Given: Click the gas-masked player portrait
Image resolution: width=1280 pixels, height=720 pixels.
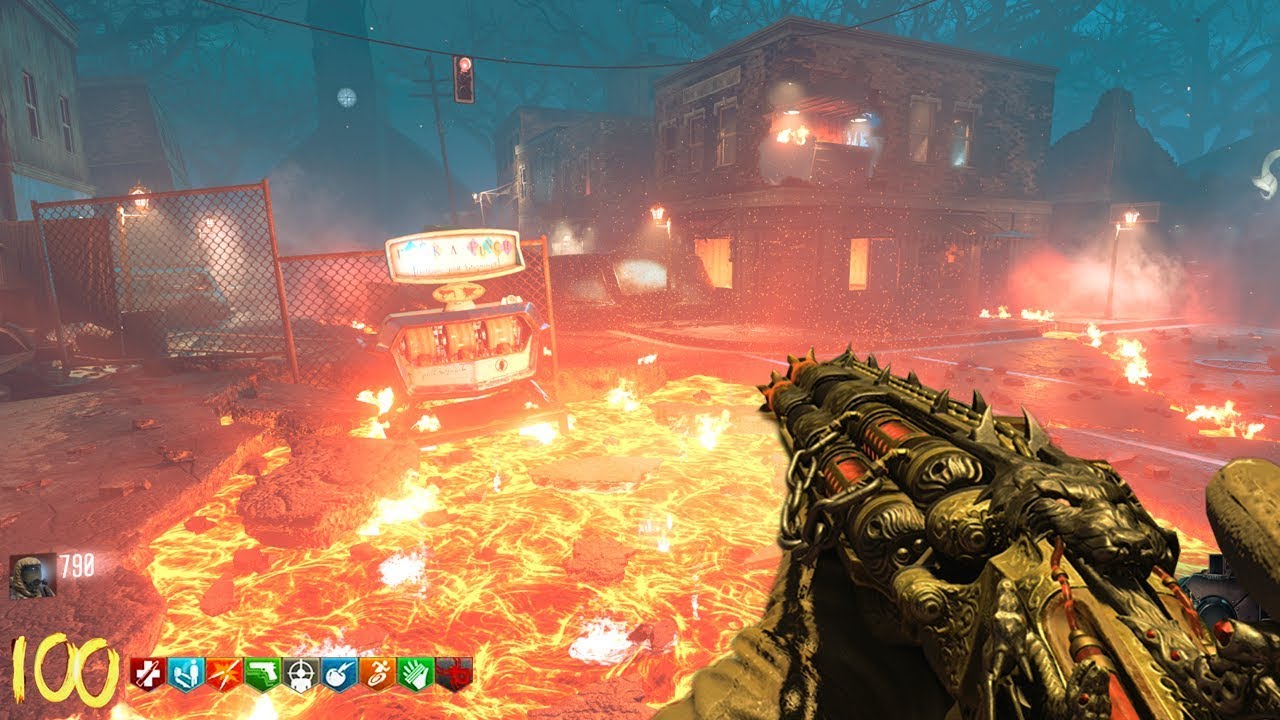Looking at the screenshot, I should [x=32, y=575].
